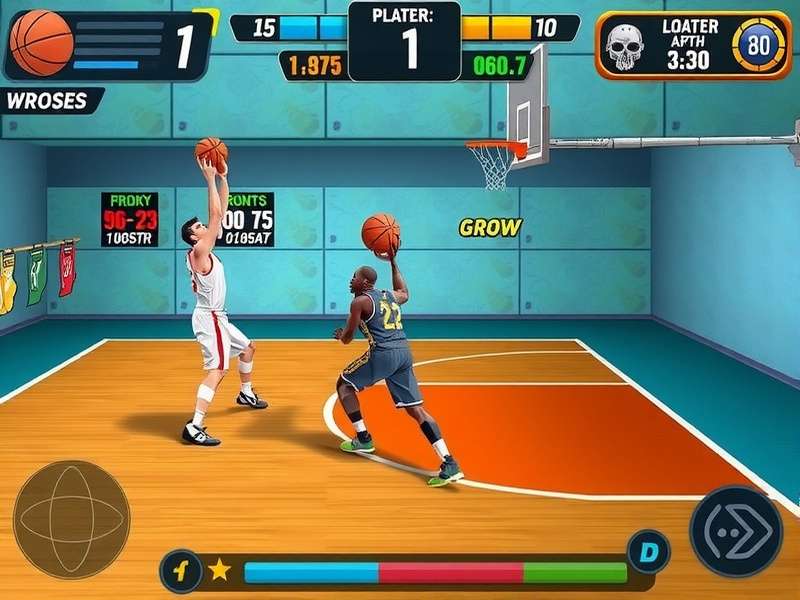Tap the yellow lightning boost icon

coord(181,572)
